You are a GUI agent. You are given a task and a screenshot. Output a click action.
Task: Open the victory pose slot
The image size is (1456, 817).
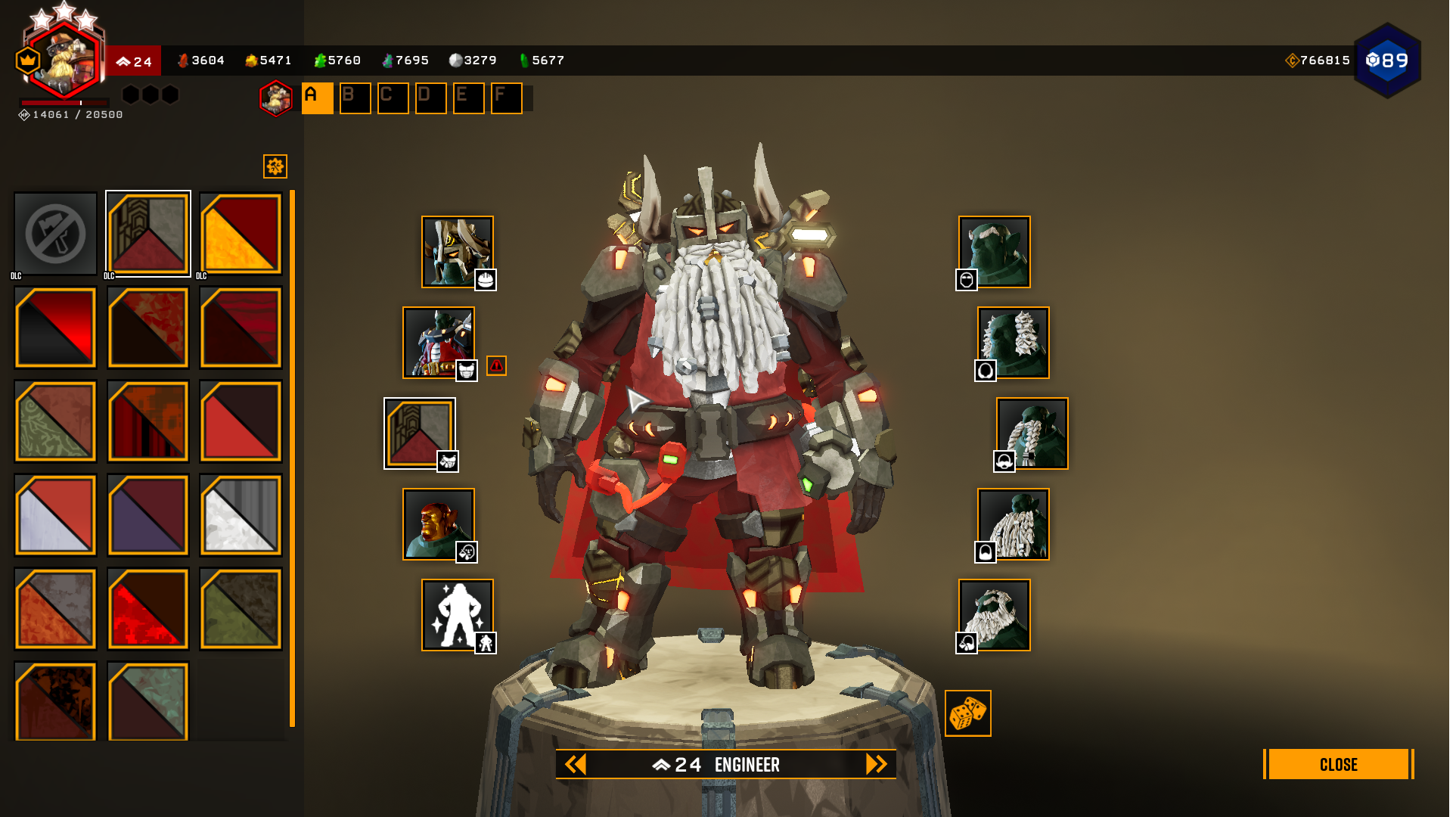pos(458,615)
